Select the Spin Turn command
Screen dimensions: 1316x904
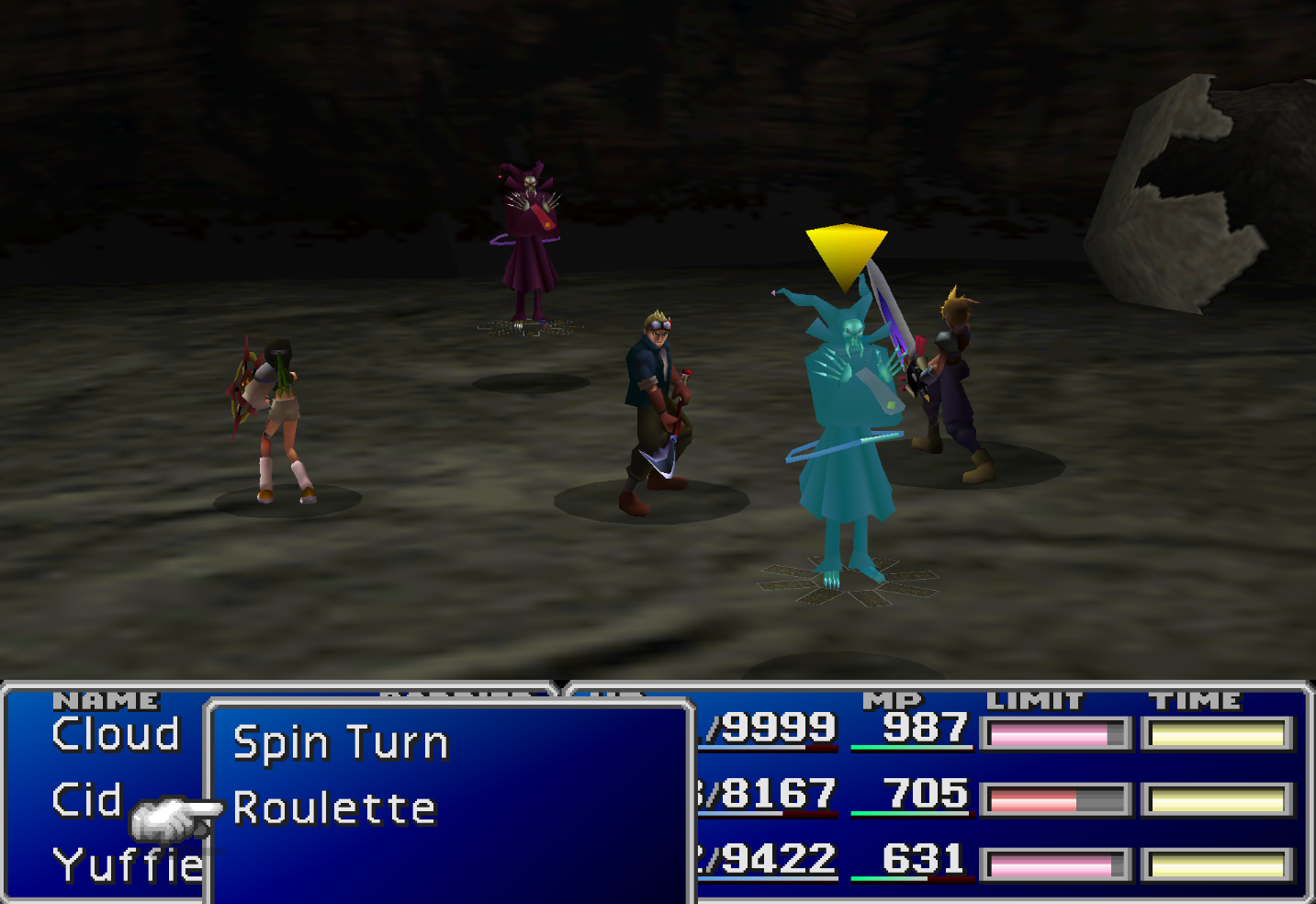click(x=340, y=740)
